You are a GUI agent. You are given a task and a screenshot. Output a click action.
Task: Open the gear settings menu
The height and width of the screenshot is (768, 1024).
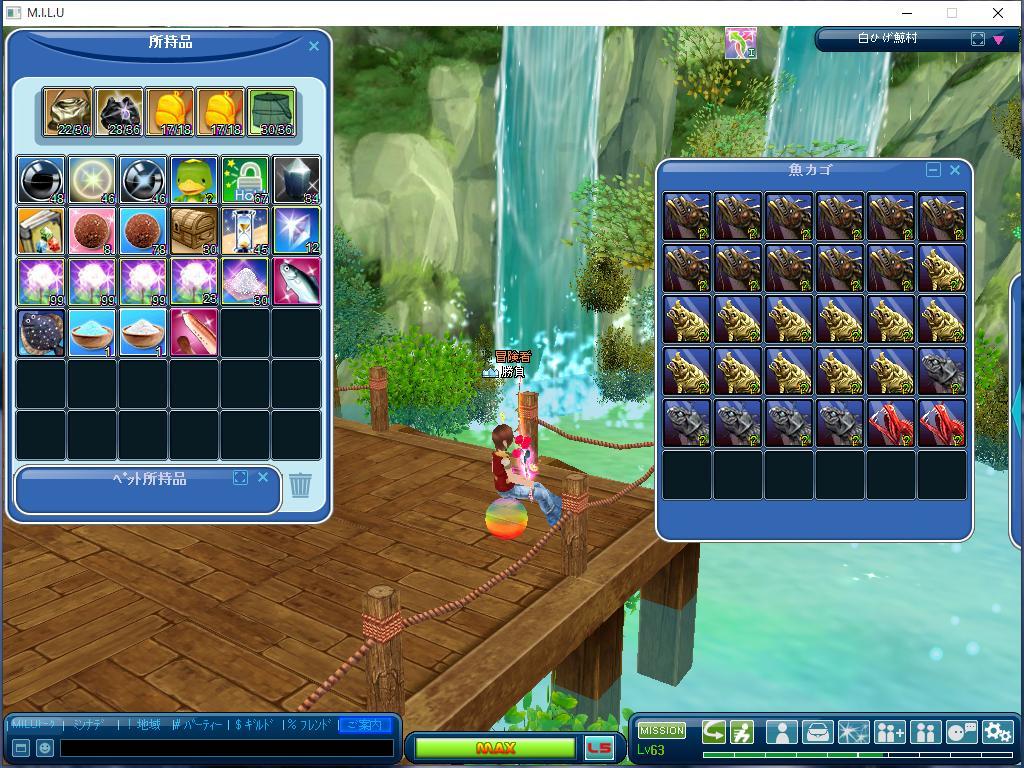[997, 732]
